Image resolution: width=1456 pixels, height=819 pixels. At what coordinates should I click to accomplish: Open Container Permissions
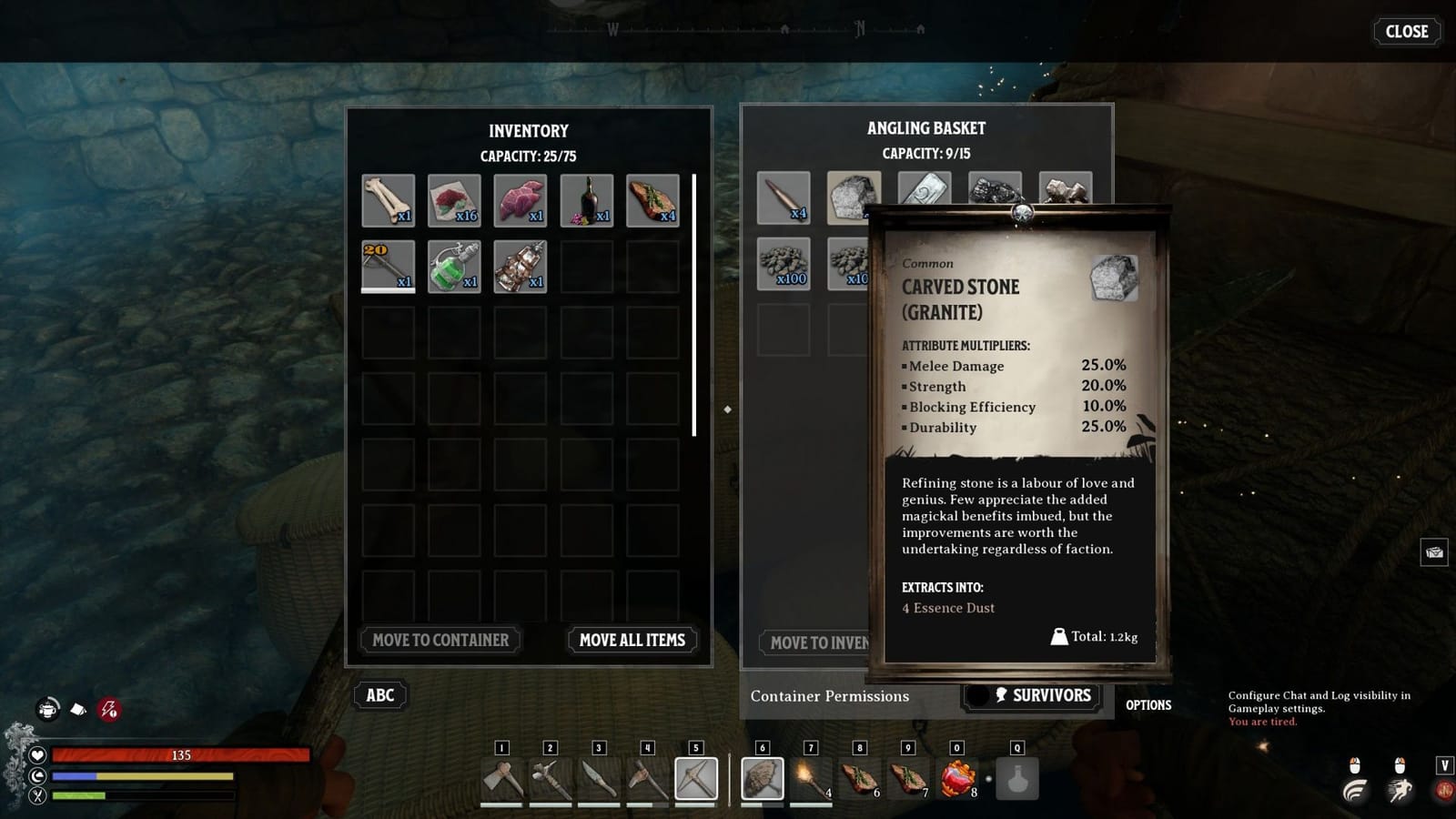829,696
